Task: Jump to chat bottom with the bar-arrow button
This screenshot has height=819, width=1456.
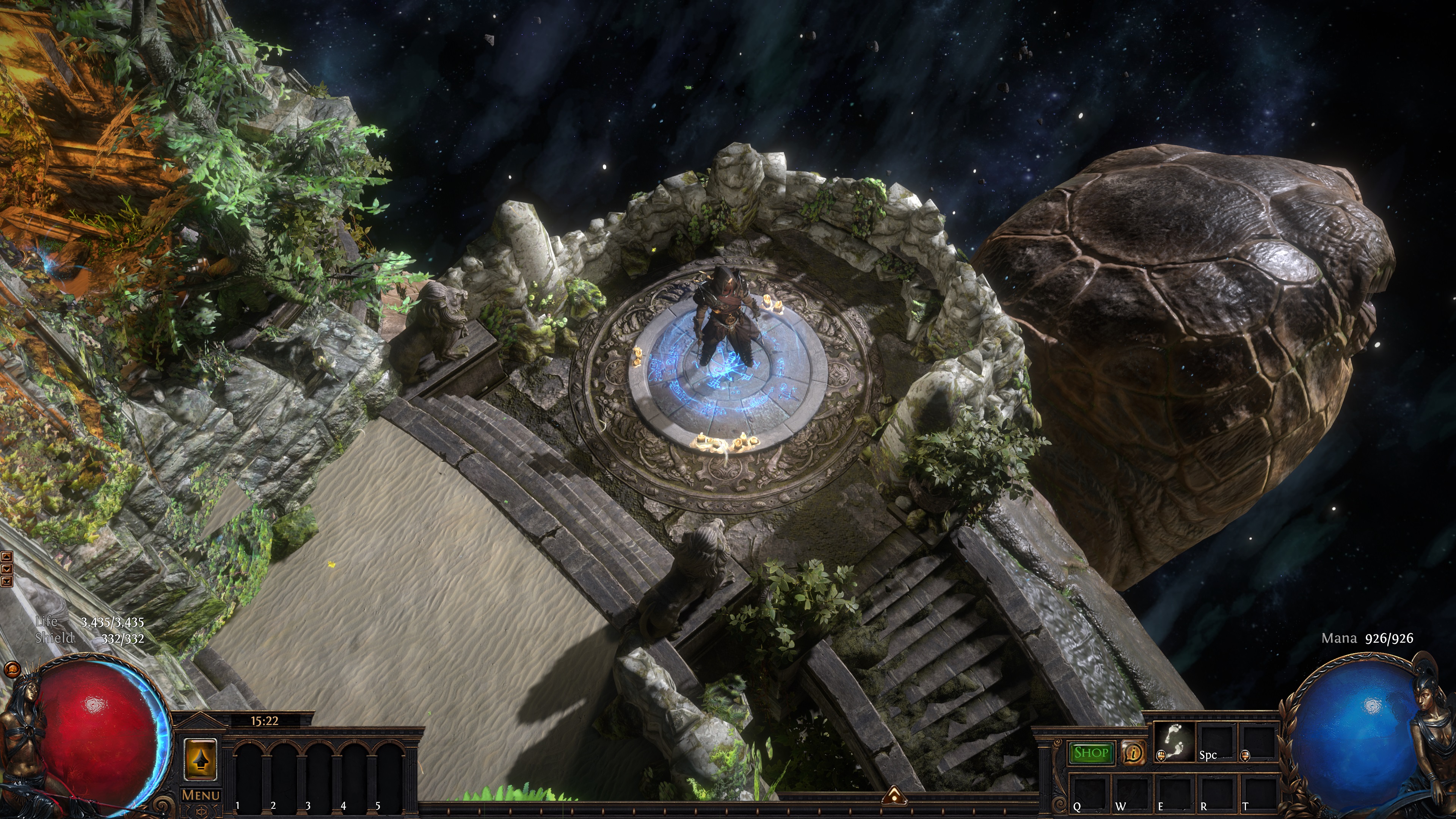Action: [x=6, y=581]
